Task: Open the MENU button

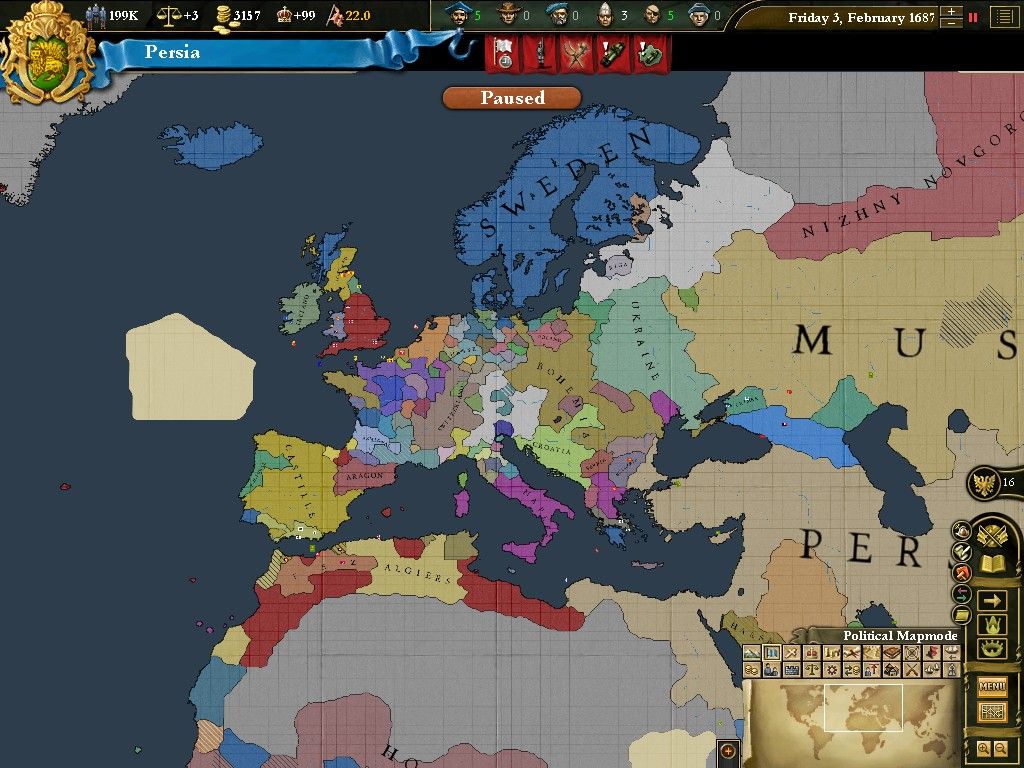Action: [992, 686]
